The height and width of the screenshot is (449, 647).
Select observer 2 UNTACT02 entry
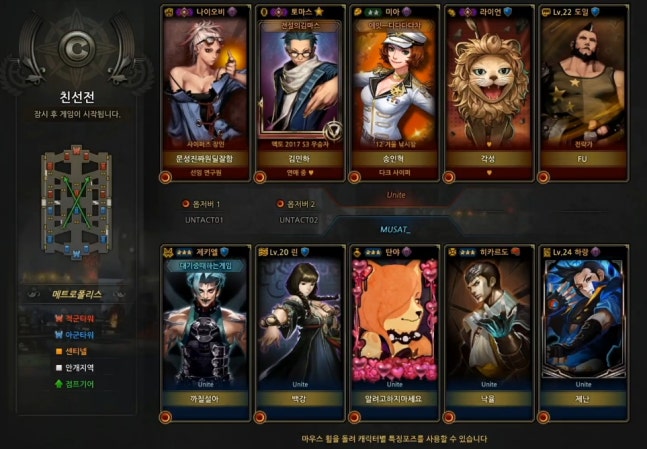pos(299,211)
